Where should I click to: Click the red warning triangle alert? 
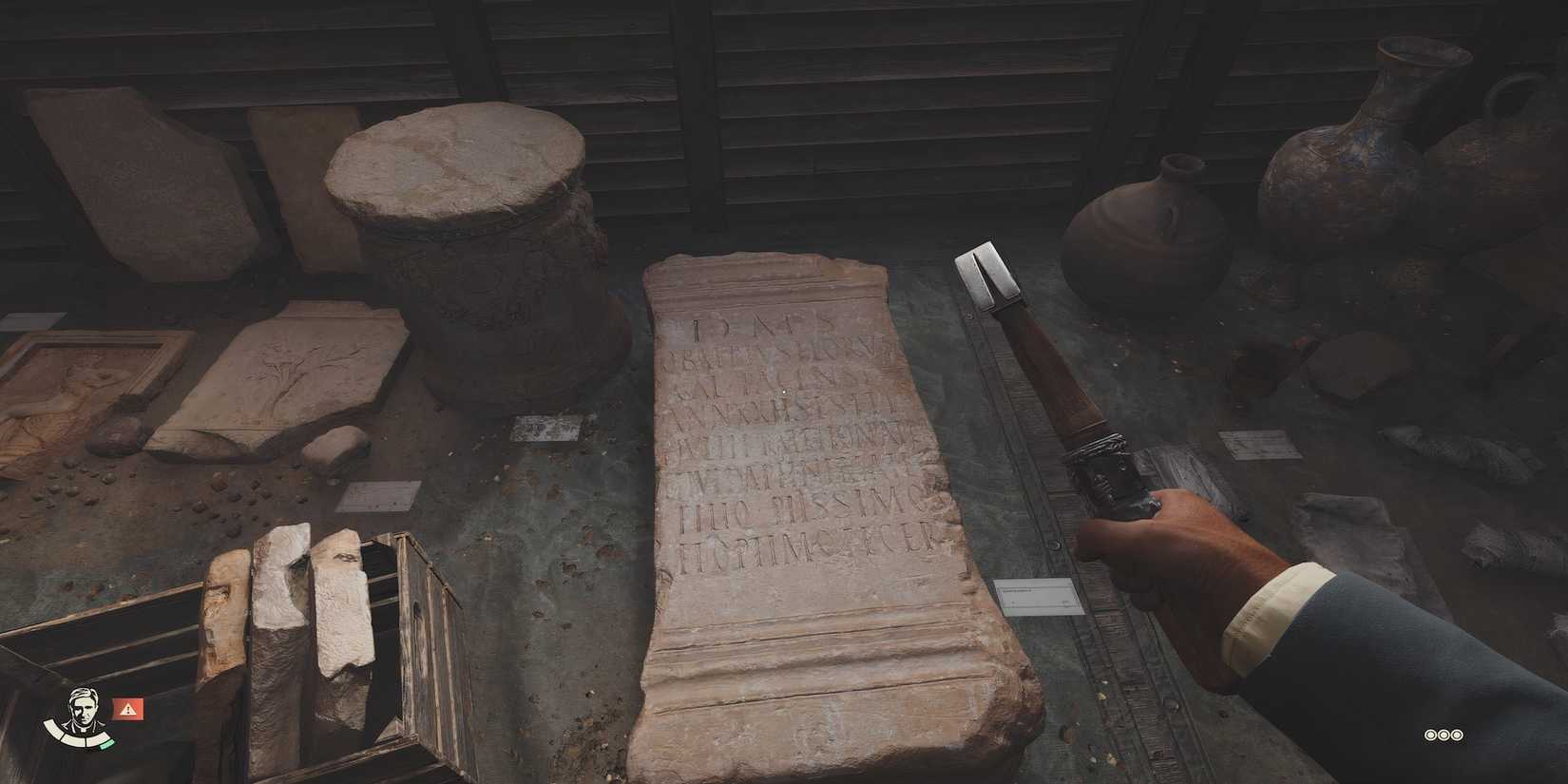[x=126, y=706]
